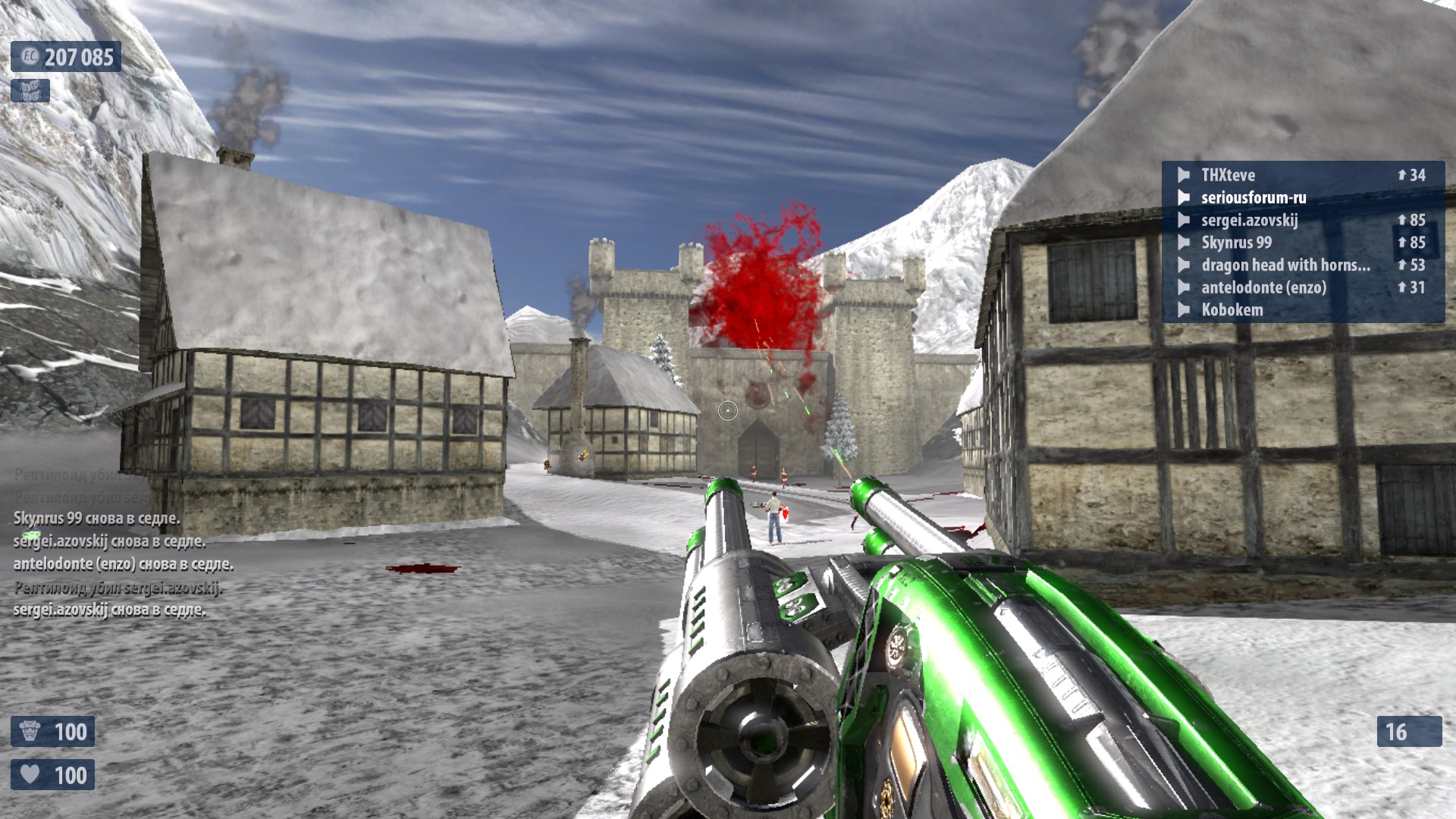Select THXteve in the player list
The image size is (1456, 819).
(1228, 175)
